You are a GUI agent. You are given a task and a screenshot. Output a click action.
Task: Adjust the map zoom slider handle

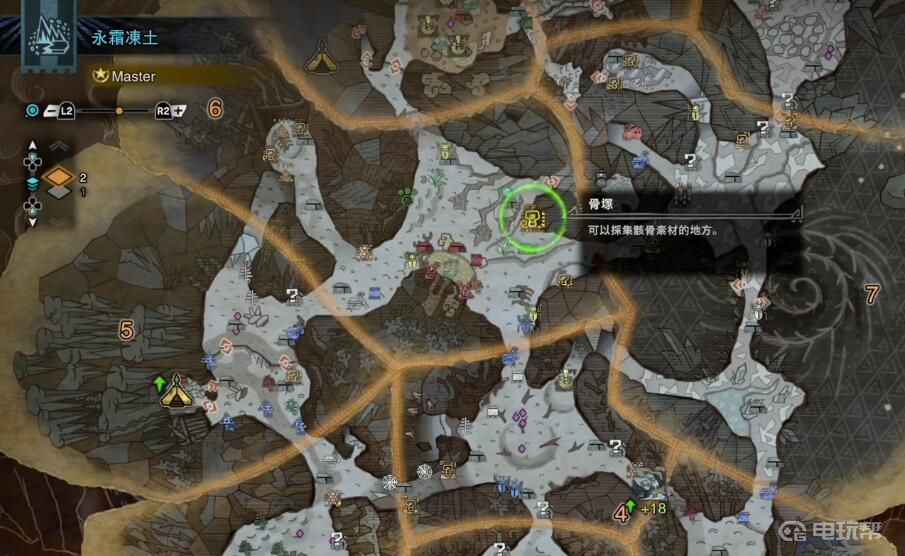point(119,110)
